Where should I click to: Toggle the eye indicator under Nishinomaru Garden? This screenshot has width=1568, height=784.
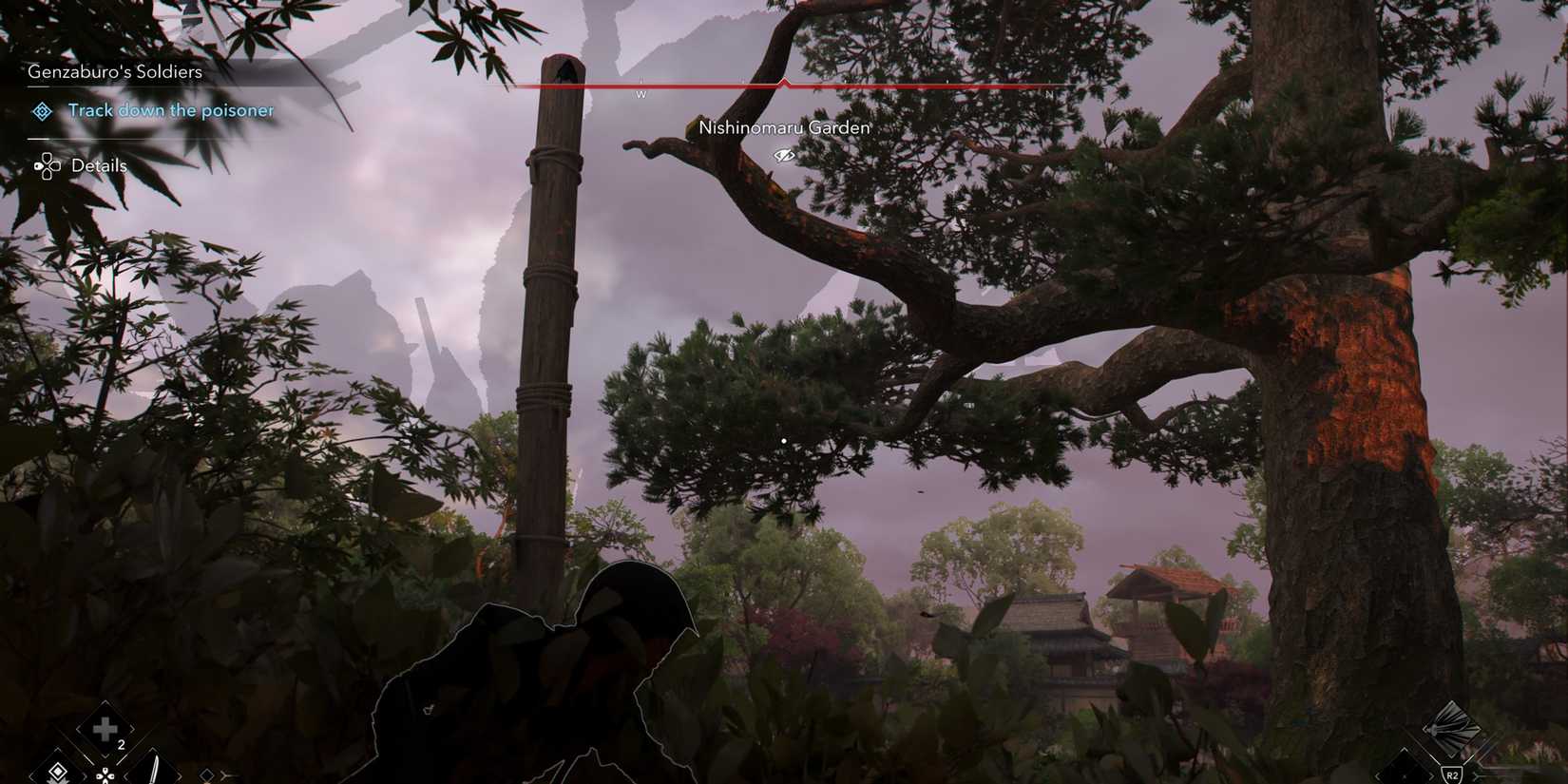783,154
